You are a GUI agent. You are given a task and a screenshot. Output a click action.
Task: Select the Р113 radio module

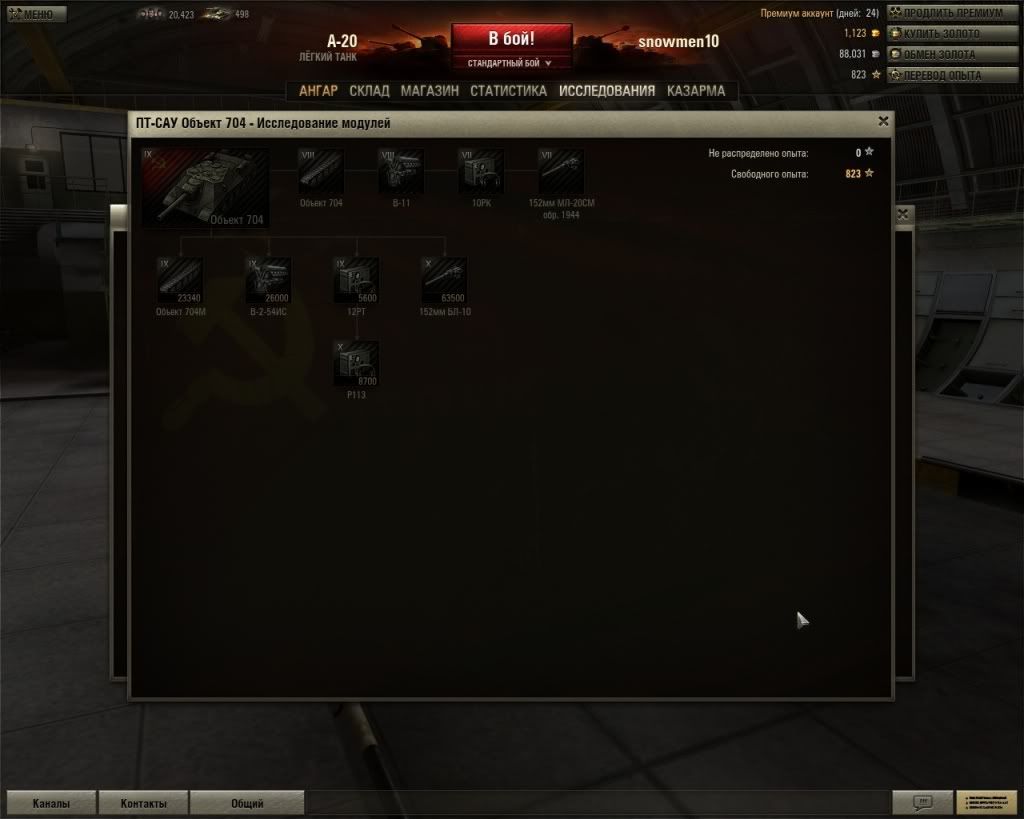tap(357, 363)
